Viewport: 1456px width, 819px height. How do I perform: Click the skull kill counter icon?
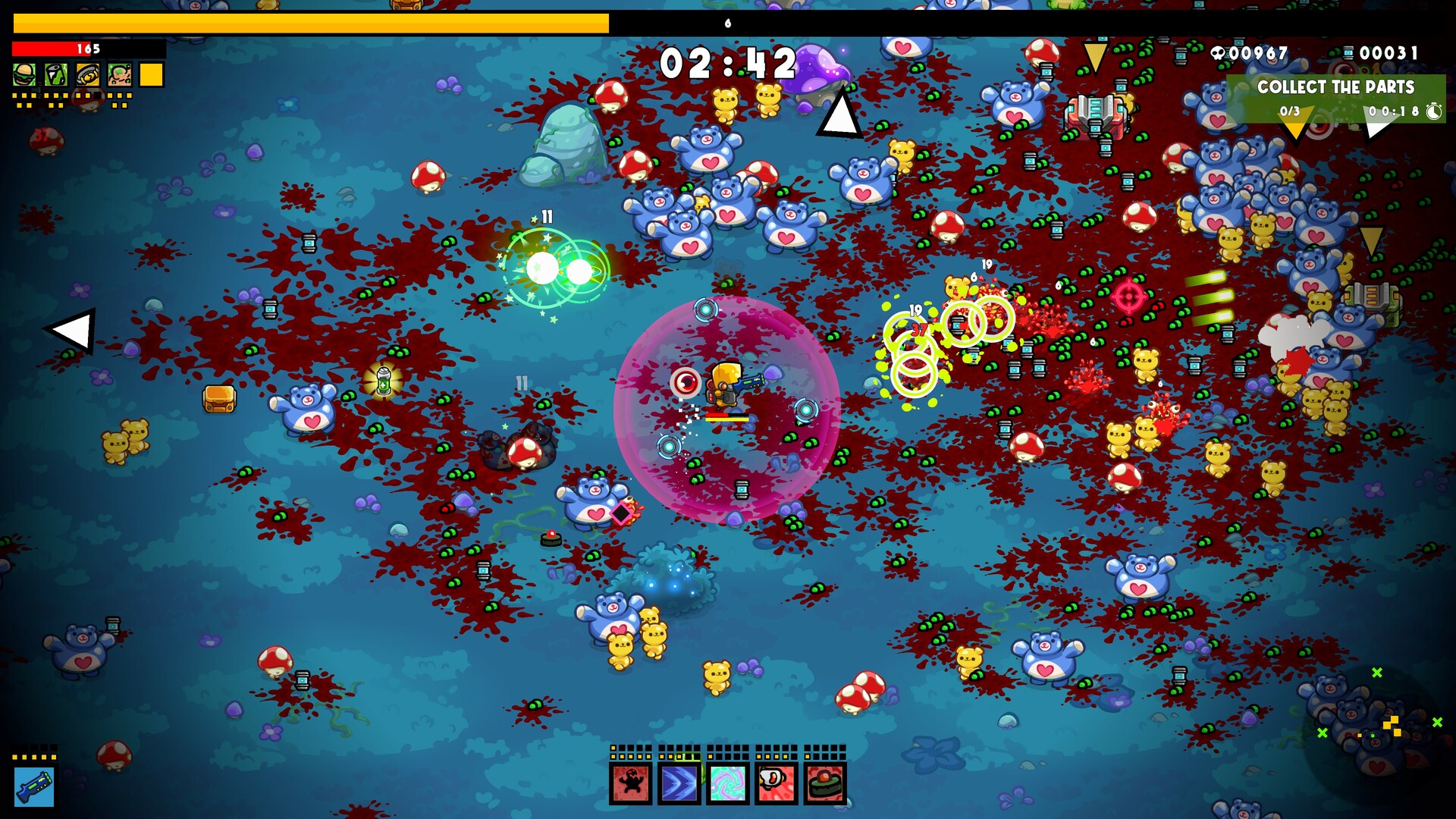coord(1217,53)
